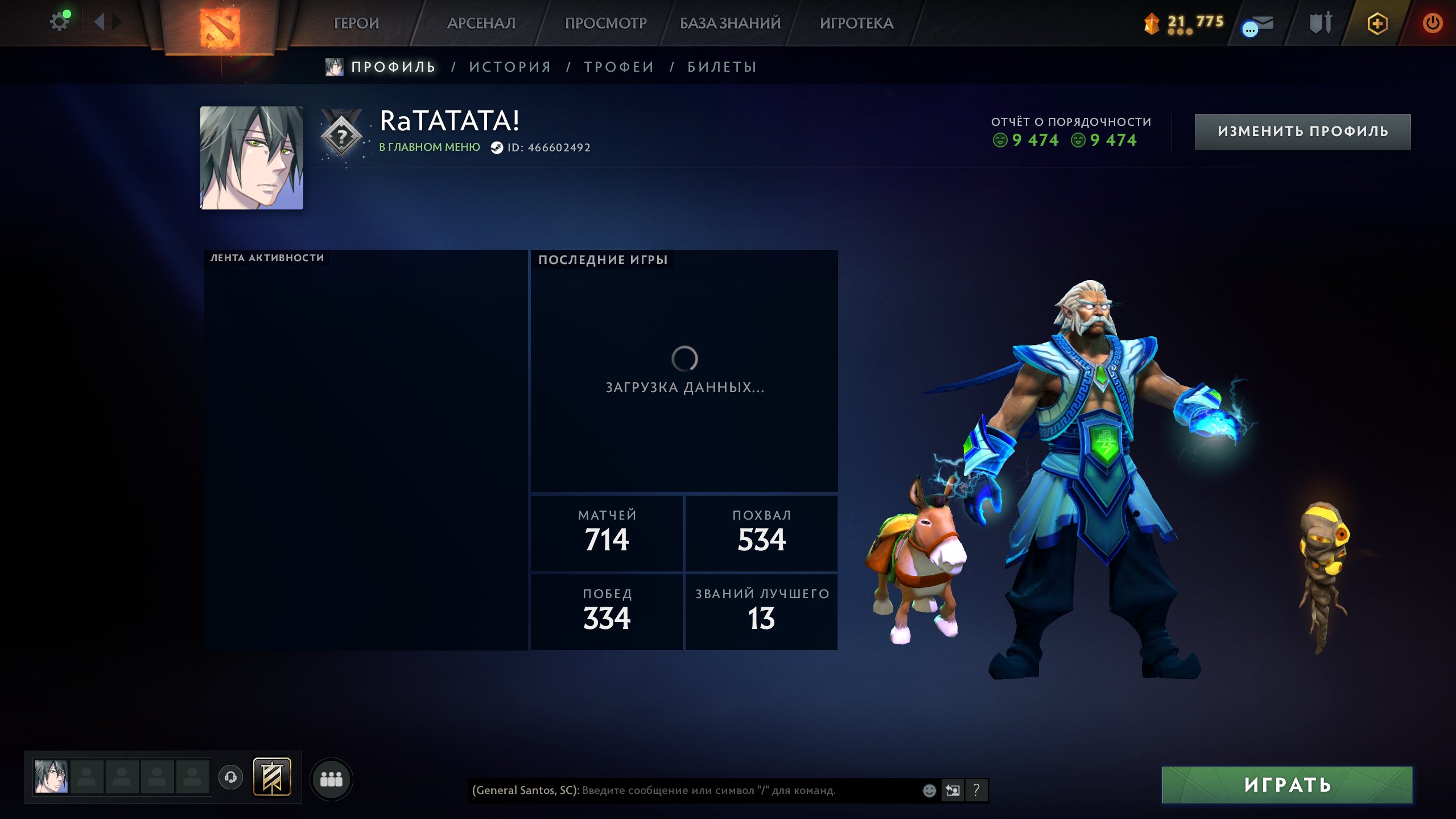
Task: Start matchmaking with the ИГРАТЬ button
Action: click(1287, 785)
